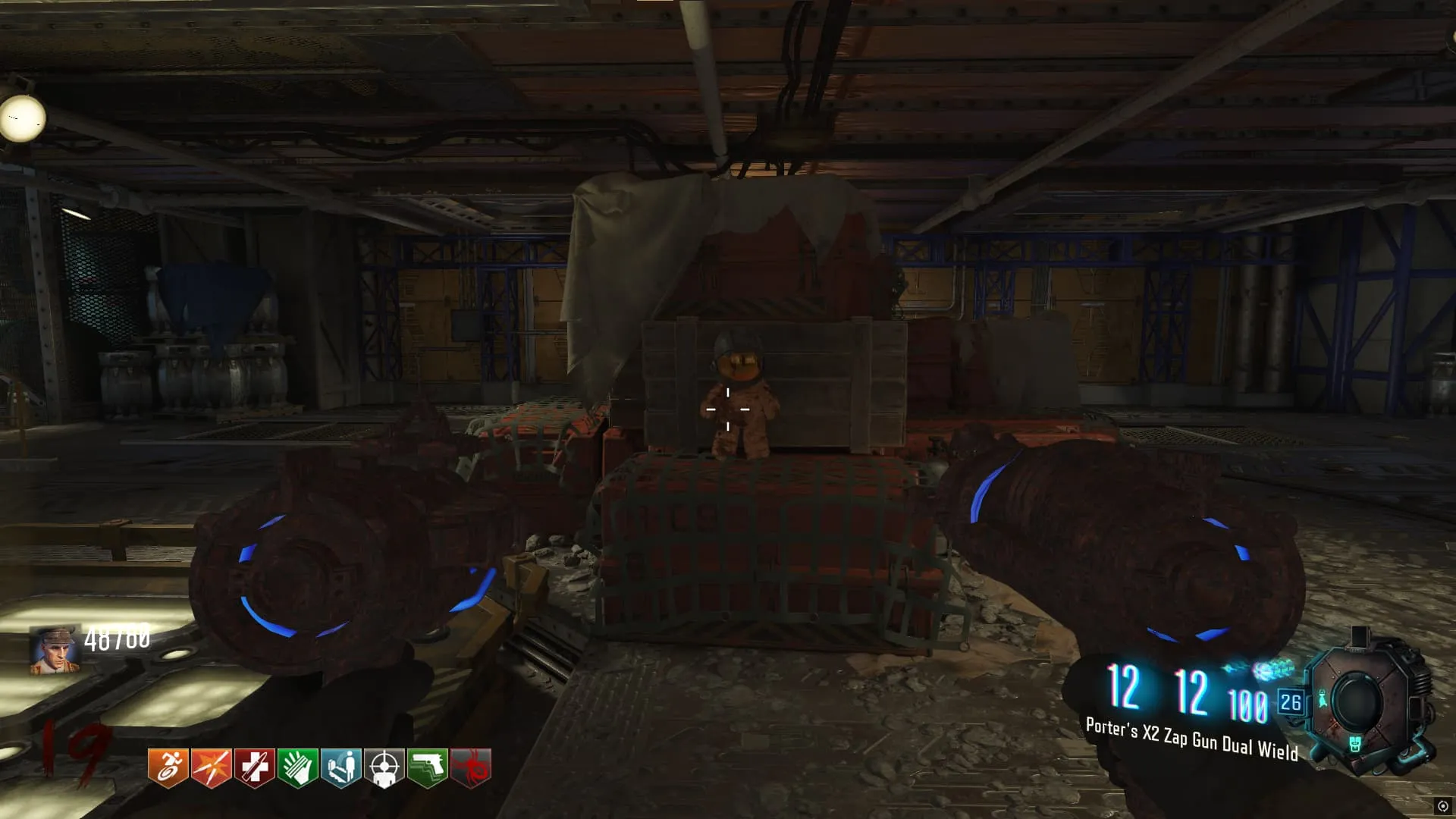Image resolution: width=1456 pixels, height=819 pixels.
Task: Click the player character portrait
Action: coord(55,650)
